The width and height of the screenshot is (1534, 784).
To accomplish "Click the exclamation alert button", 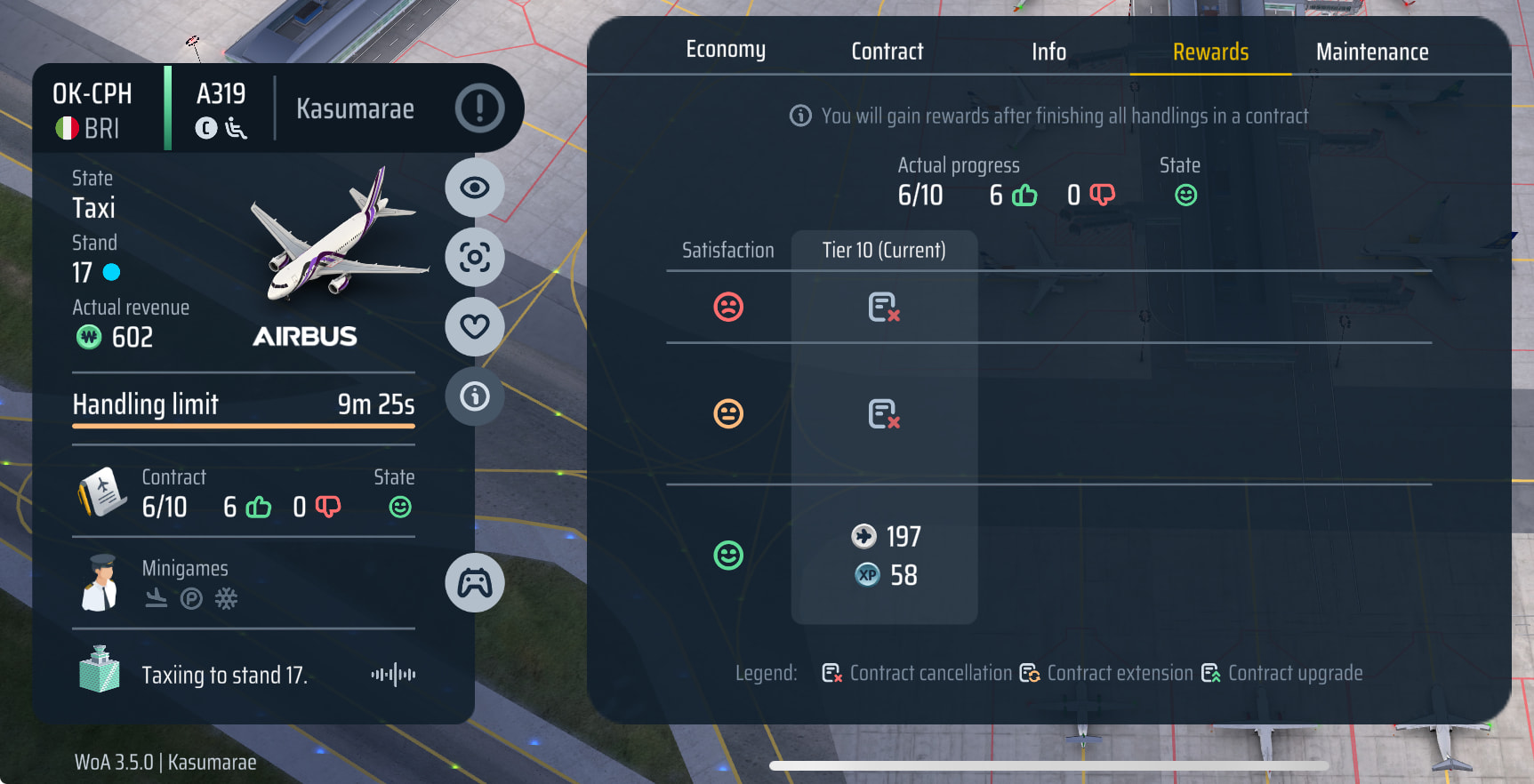I will [479, 108].
